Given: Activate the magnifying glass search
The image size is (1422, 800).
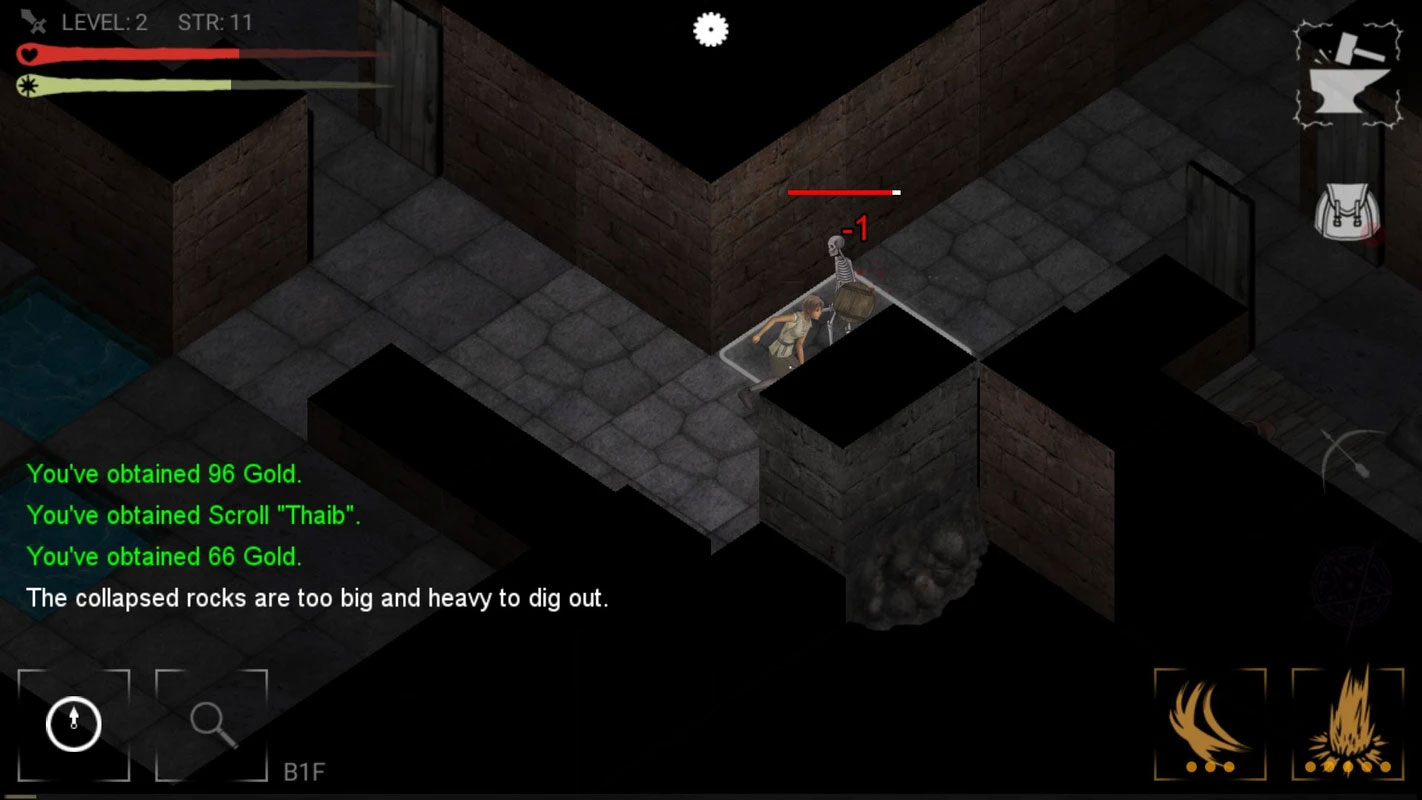Looking at the screenshot, I should tap(212, 724).
